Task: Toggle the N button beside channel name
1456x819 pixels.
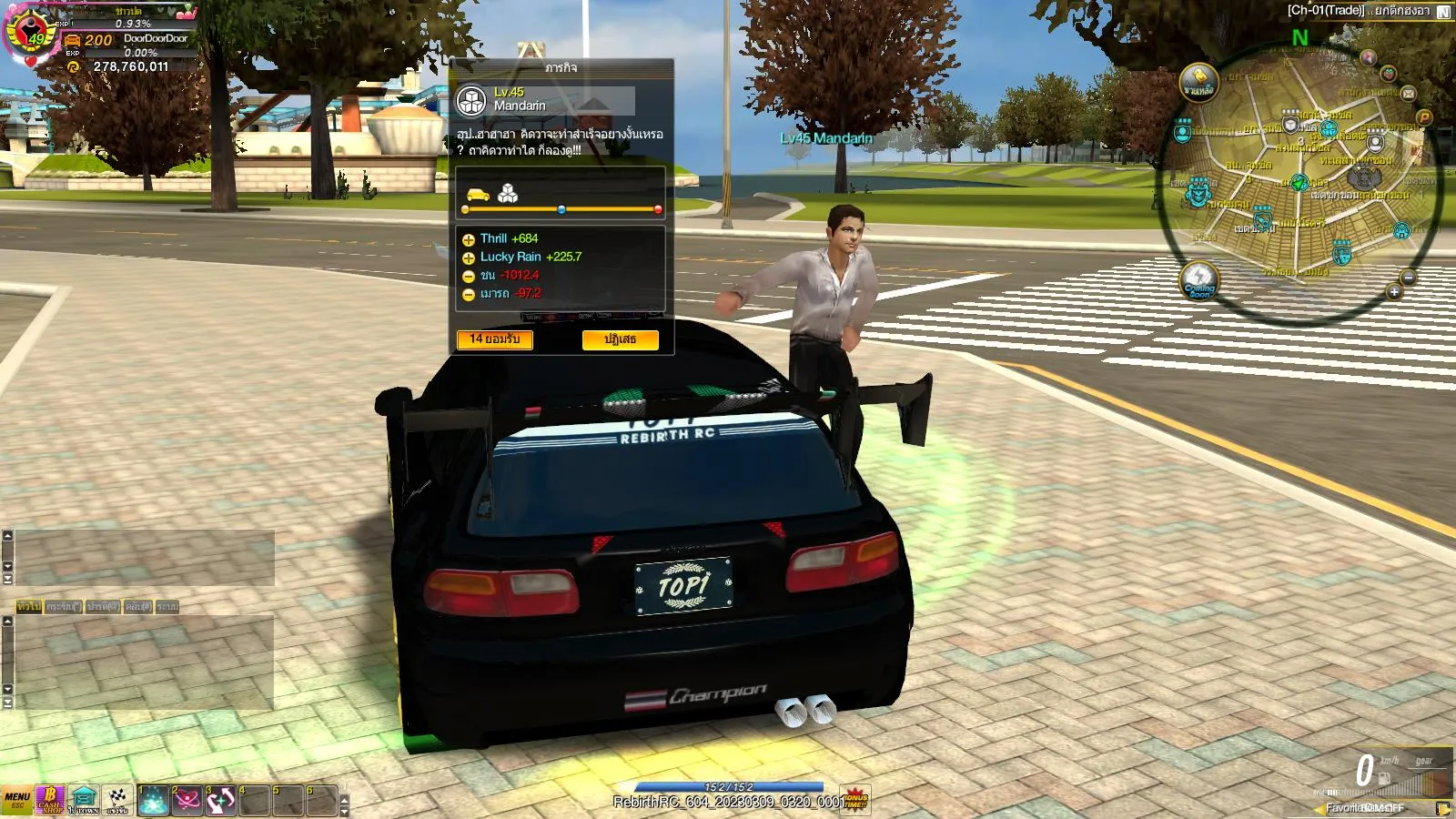Action: [1443, 12]
